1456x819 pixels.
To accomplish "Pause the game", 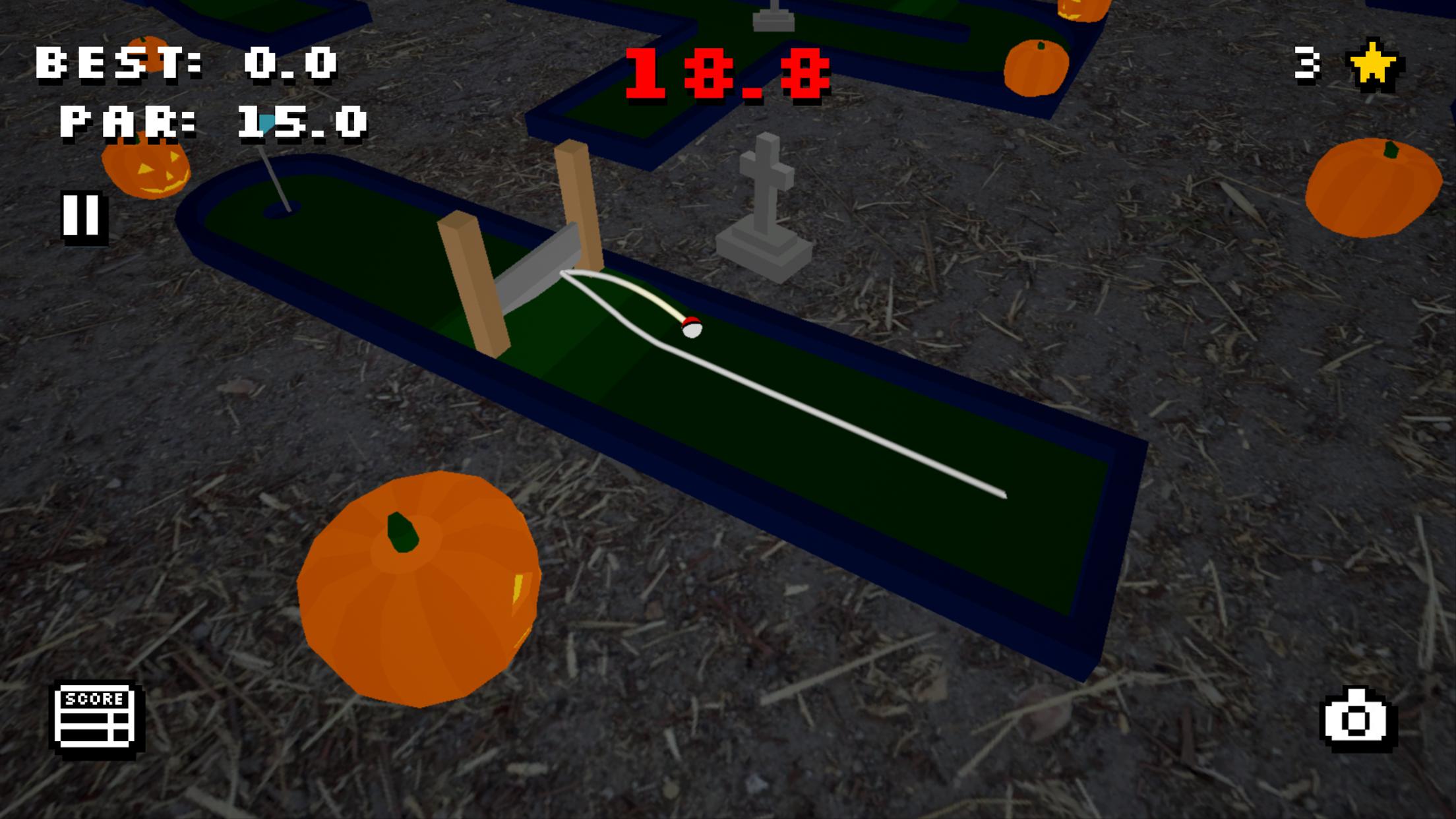I will (83, 215).
